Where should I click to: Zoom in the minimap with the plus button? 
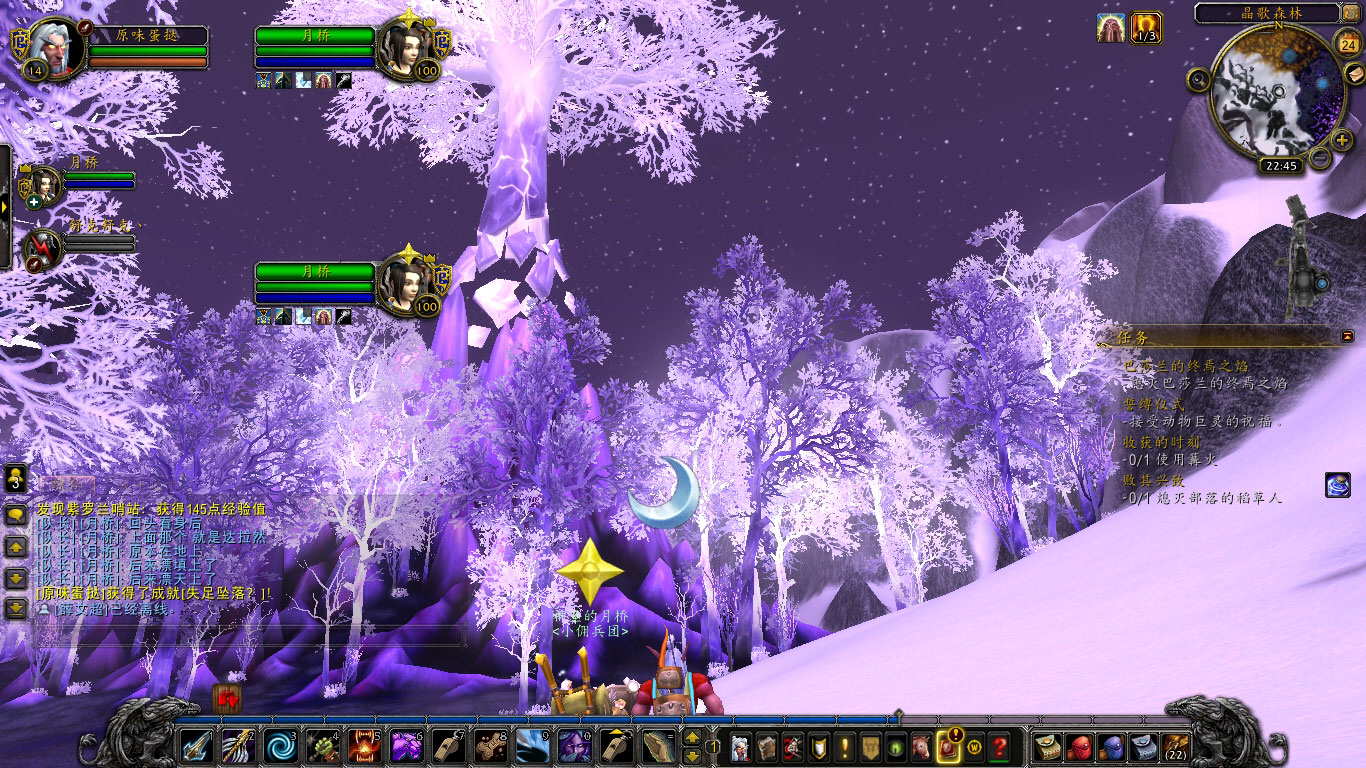click(1342, 139)
